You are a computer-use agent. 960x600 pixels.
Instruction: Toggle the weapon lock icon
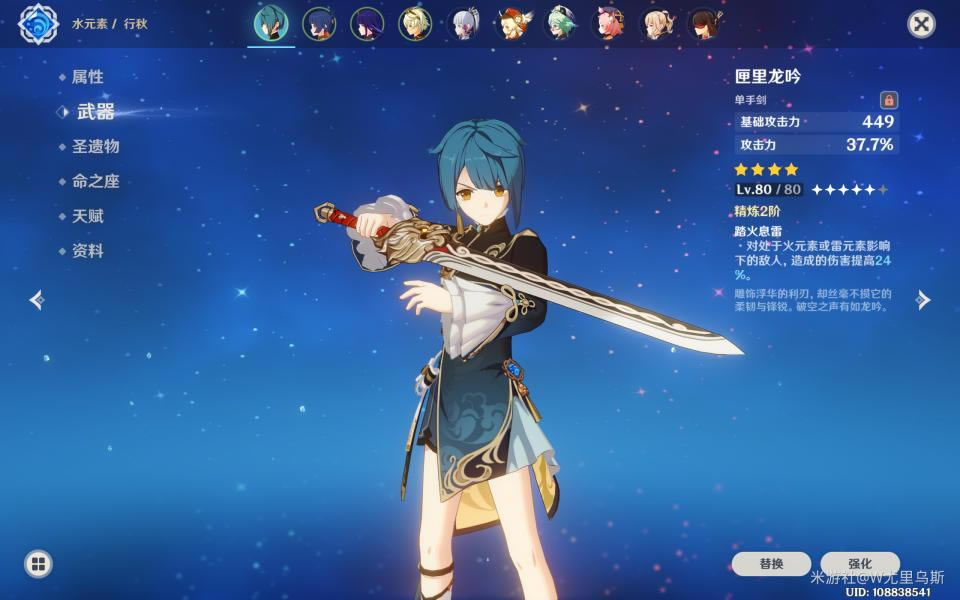coord(888,100)
